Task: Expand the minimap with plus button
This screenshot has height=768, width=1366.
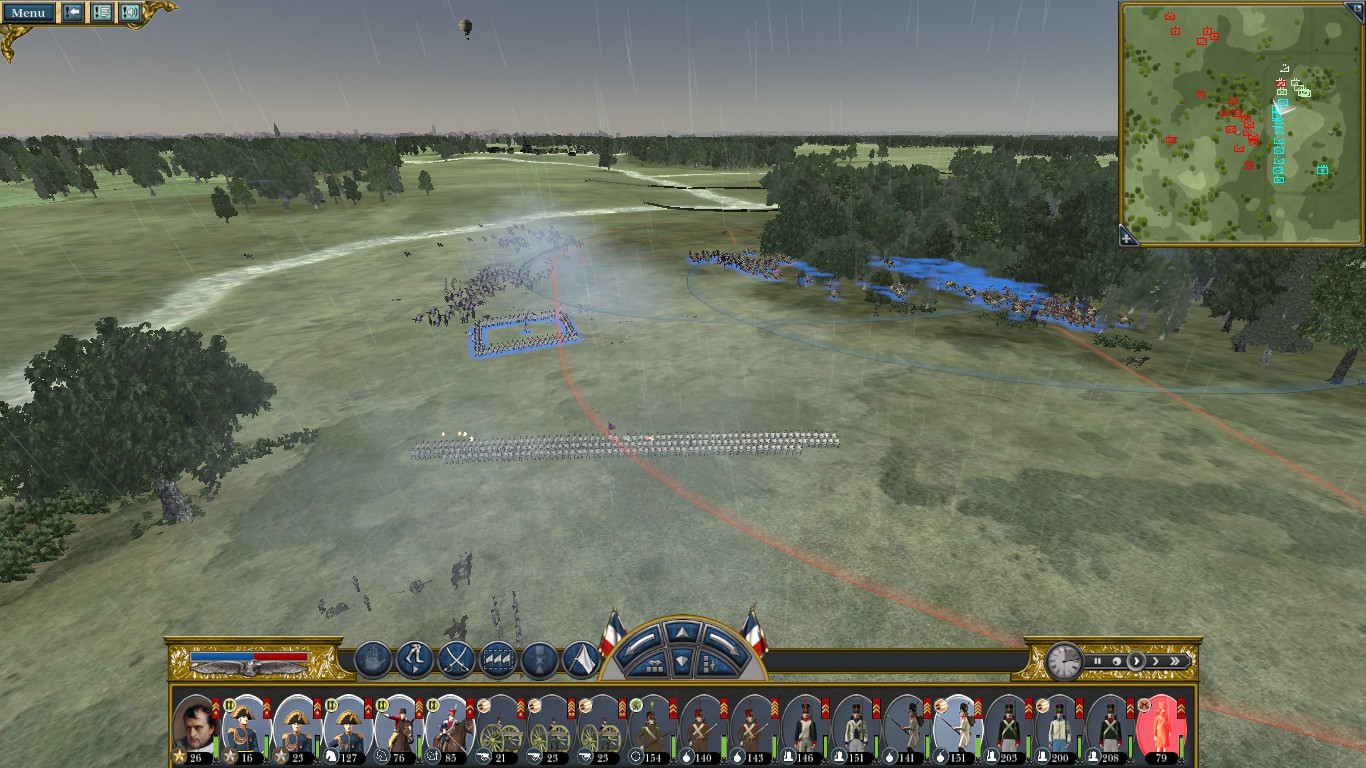Action: (1127, 237)
